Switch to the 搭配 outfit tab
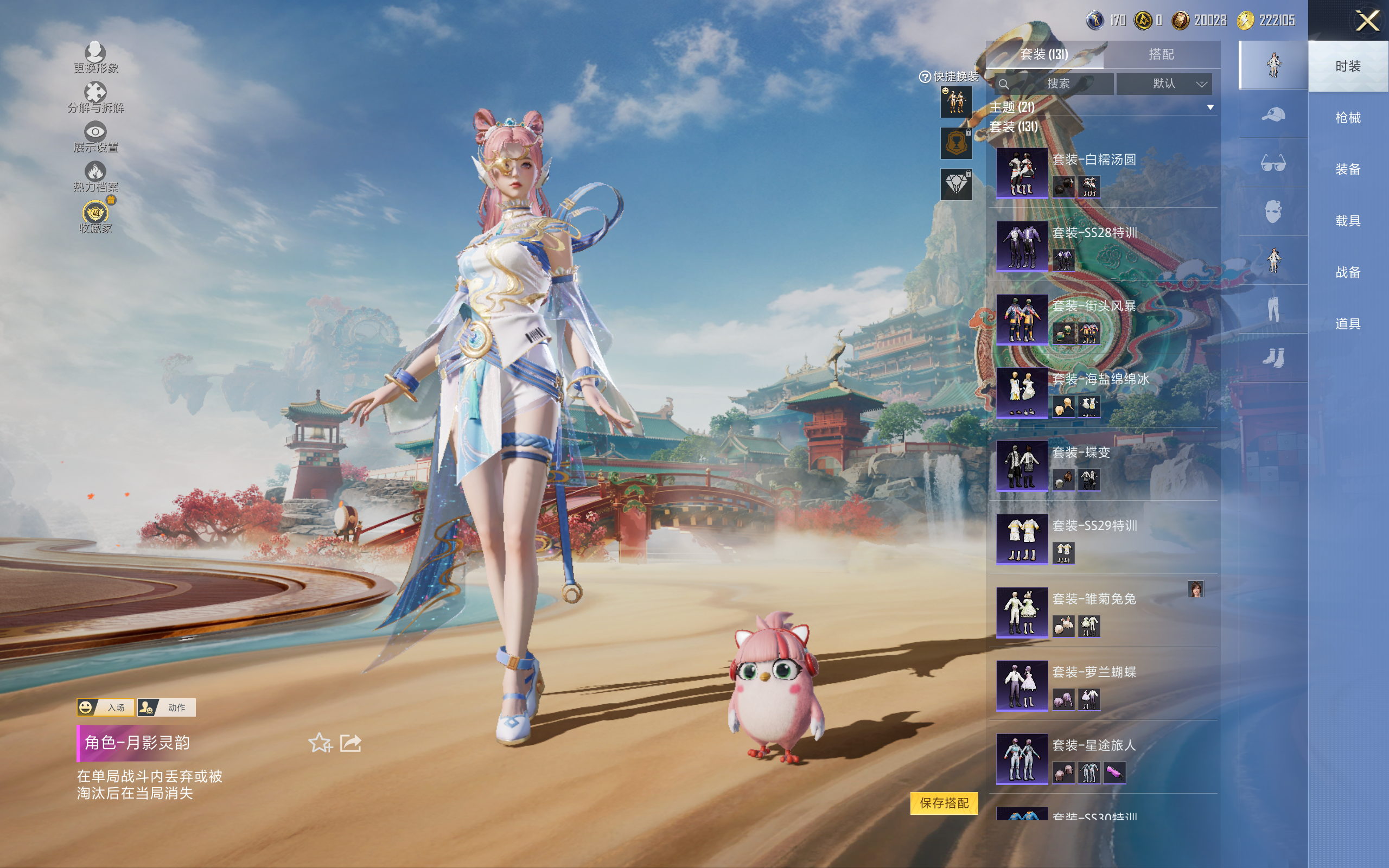Screen dimensions: 1389x868 [1161, 55]
